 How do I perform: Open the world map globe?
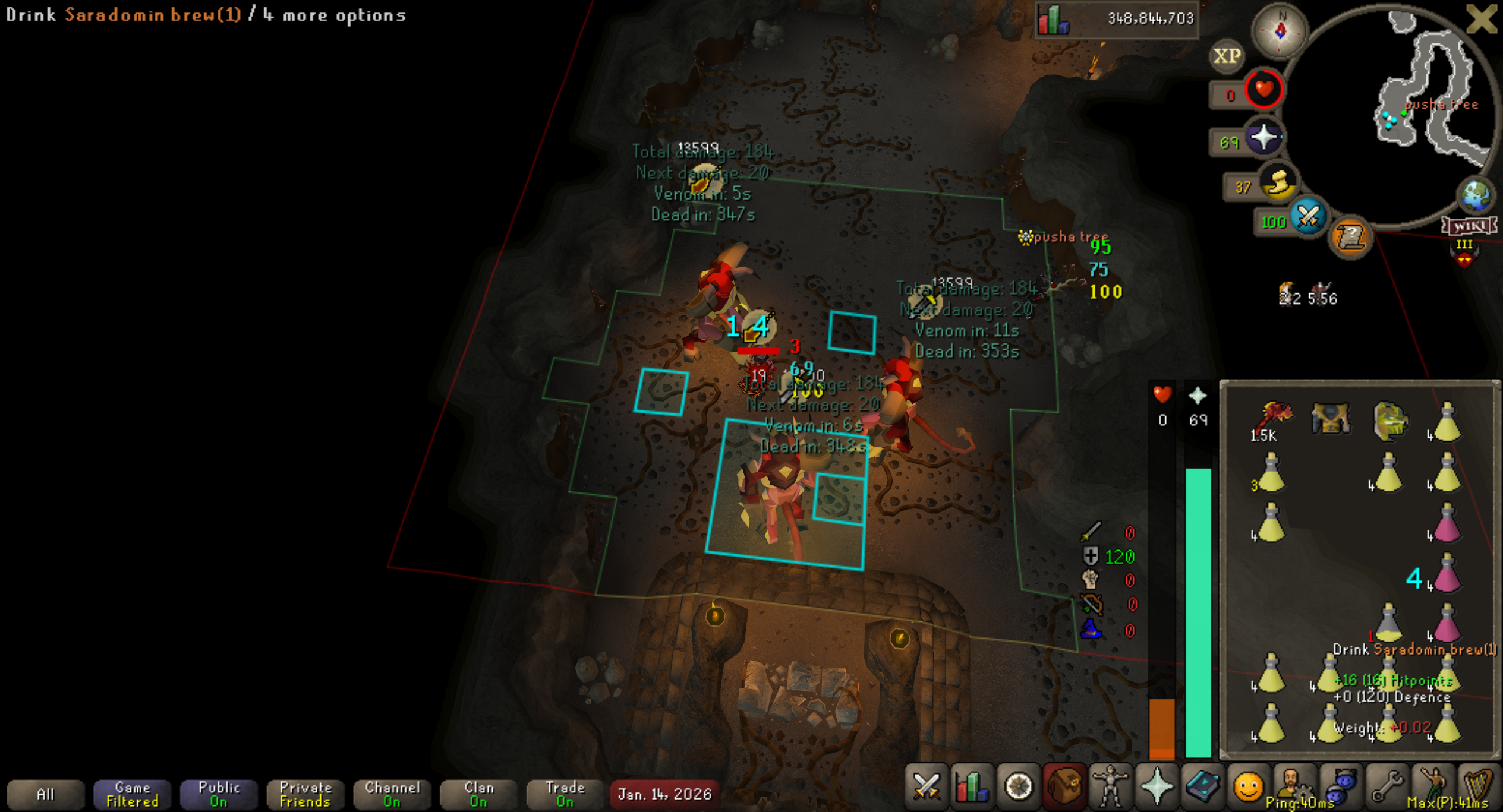1476,195
